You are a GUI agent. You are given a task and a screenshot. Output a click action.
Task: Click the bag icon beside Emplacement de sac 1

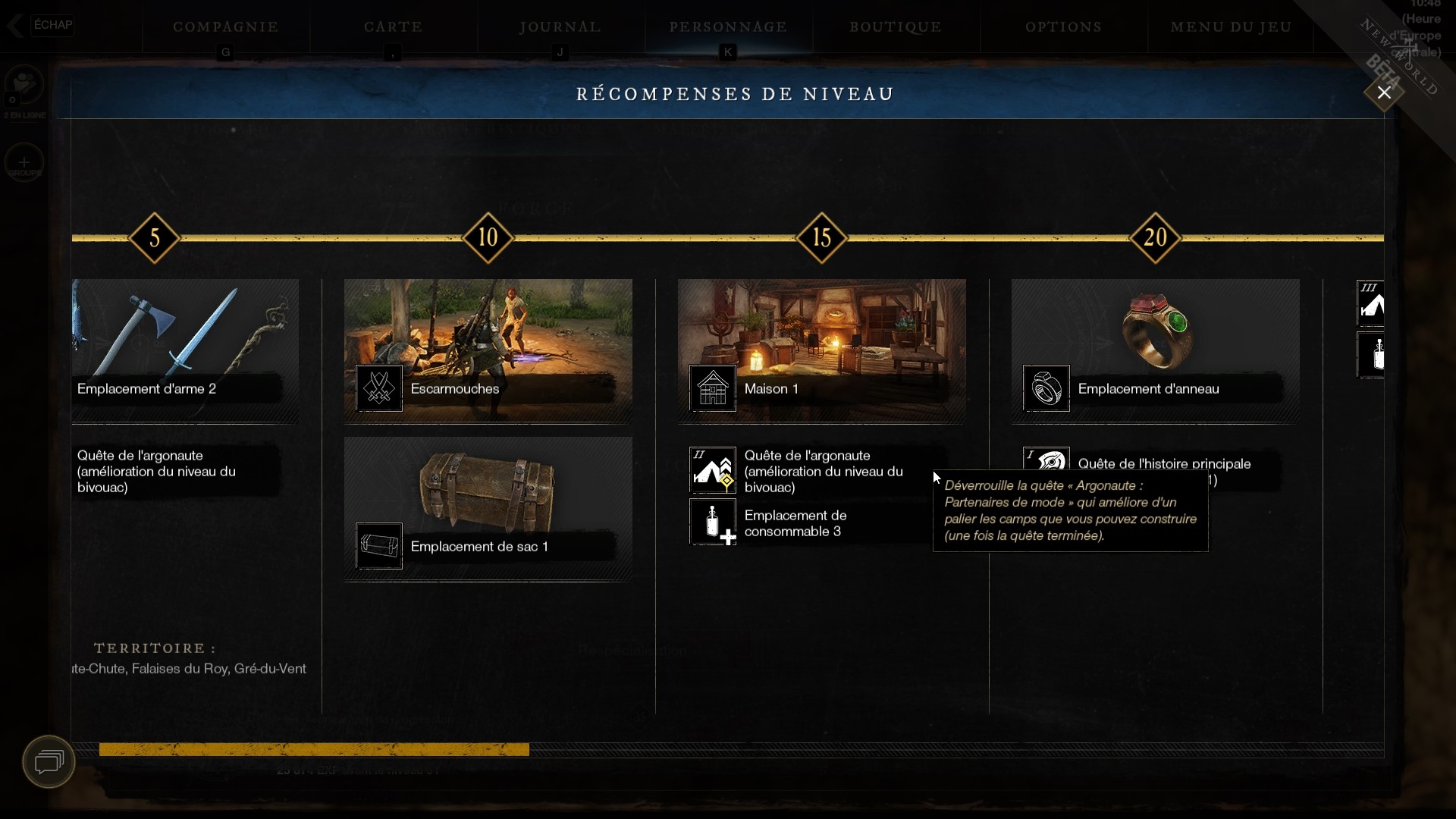pos(378,546)
